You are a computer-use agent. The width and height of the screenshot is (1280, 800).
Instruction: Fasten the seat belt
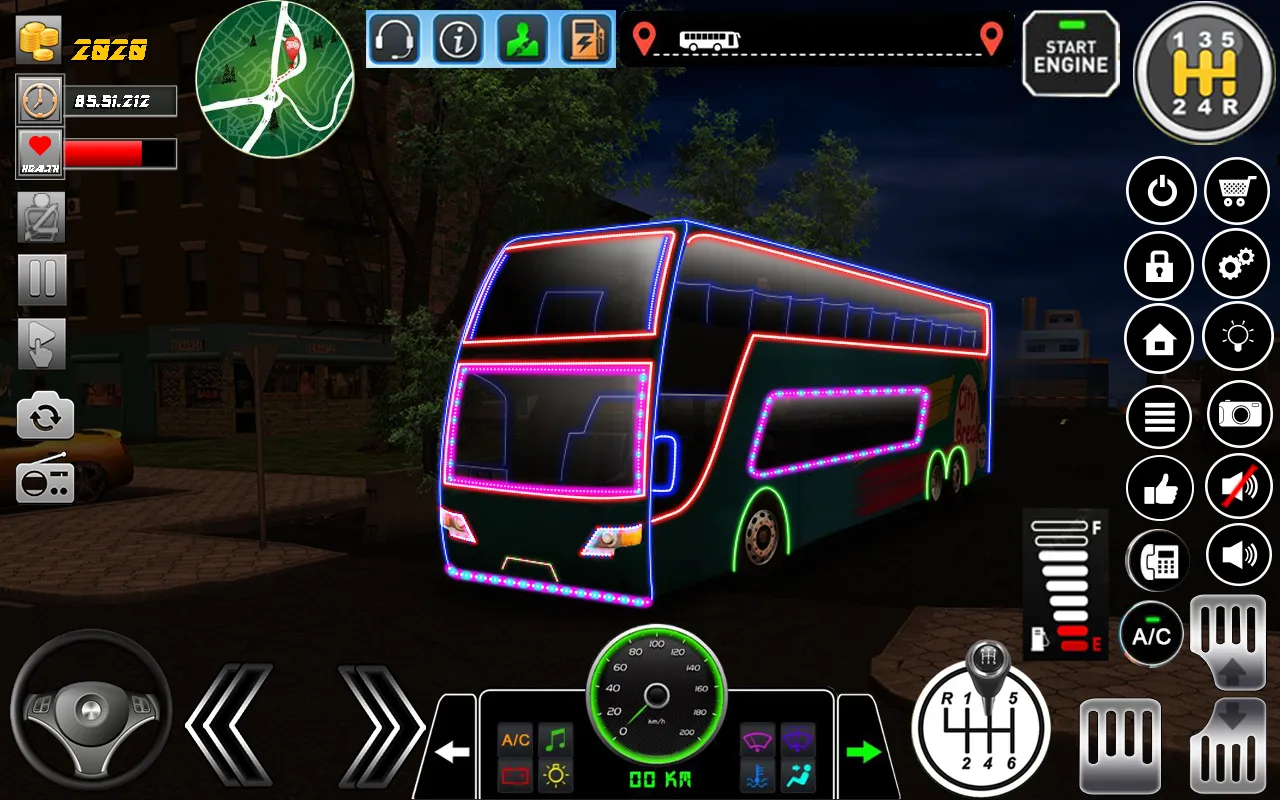pos(42,214)
